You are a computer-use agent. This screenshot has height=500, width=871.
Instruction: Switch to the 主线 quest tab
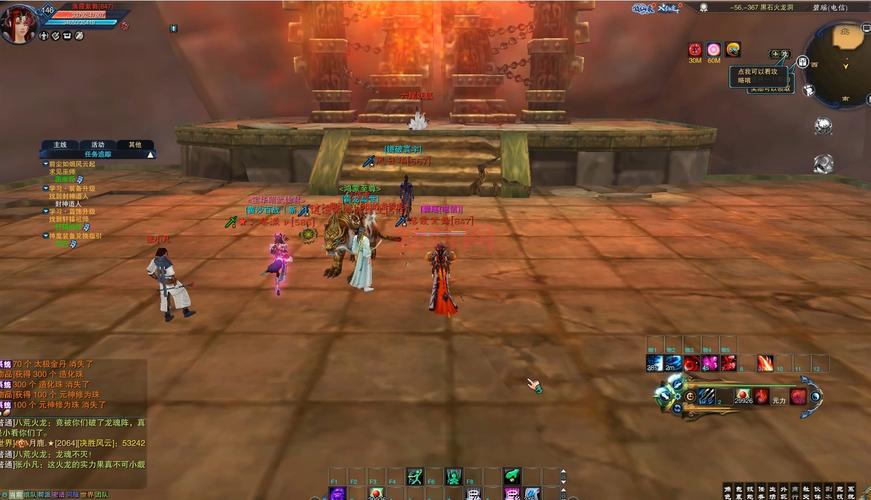point(60,145)
